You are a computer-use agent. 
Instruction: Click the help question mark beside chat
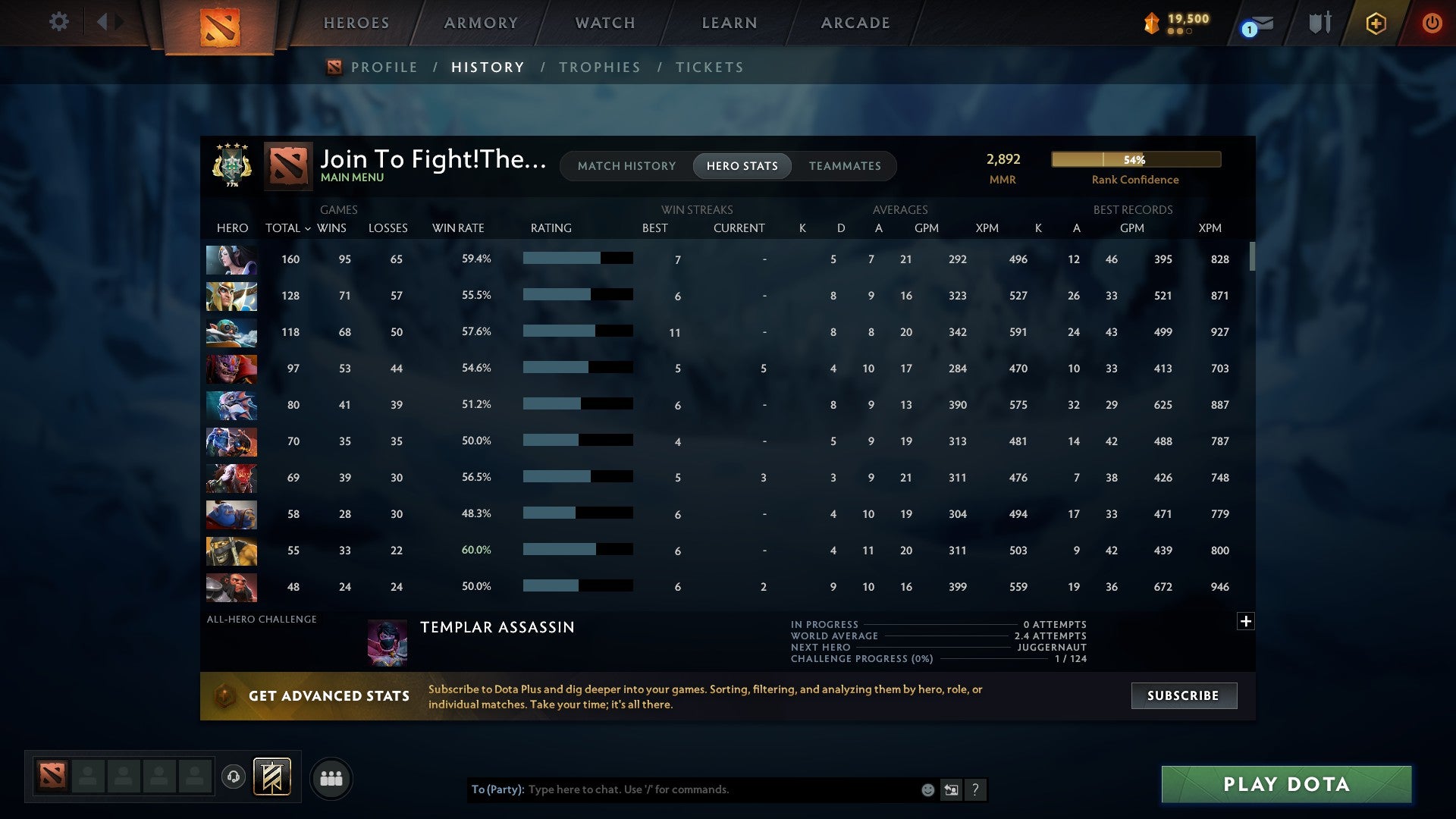pyautogui.click(x=976, y=789)
